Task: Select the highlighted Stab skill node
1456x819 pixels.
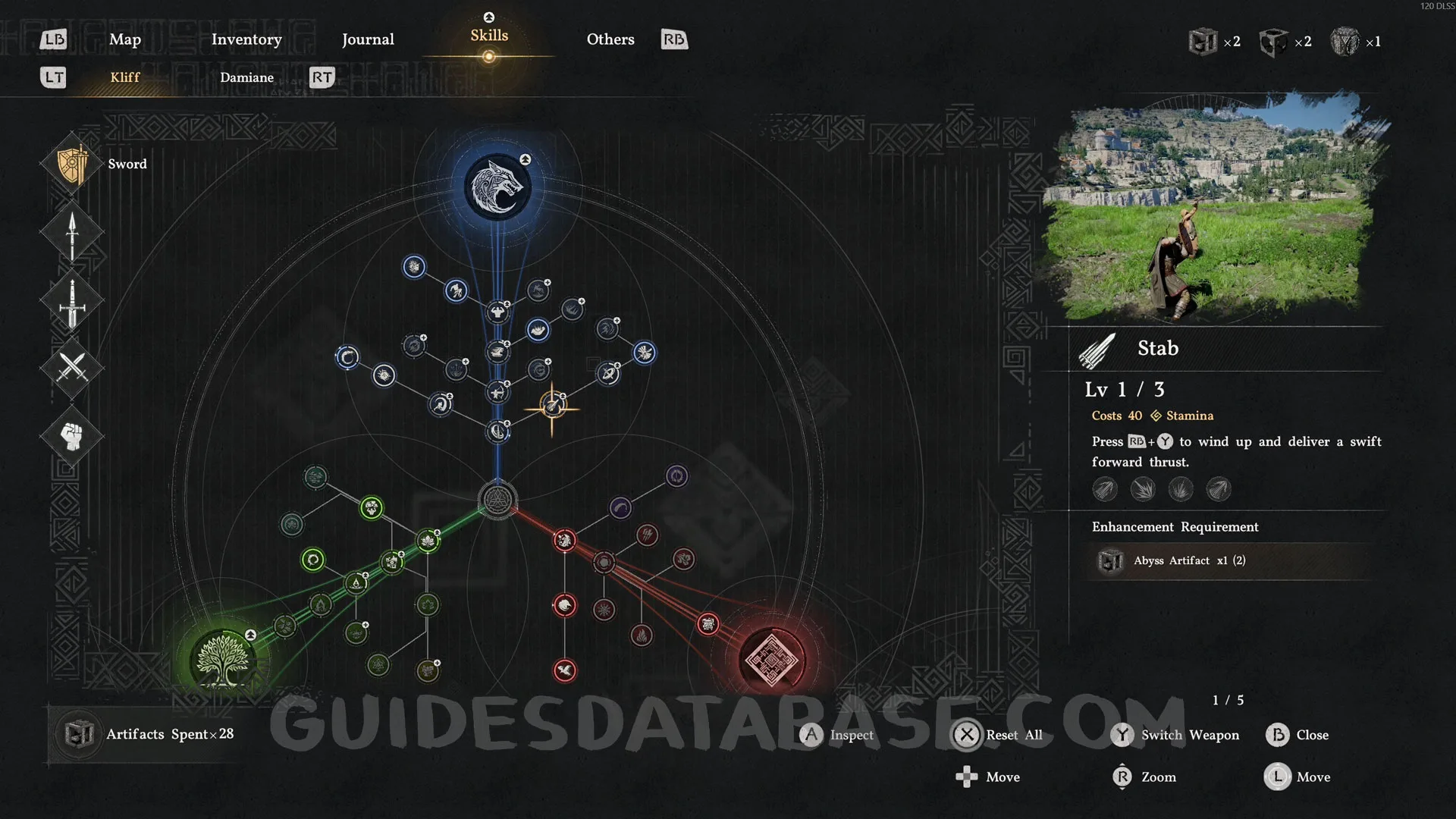Action: click(552, 407)
